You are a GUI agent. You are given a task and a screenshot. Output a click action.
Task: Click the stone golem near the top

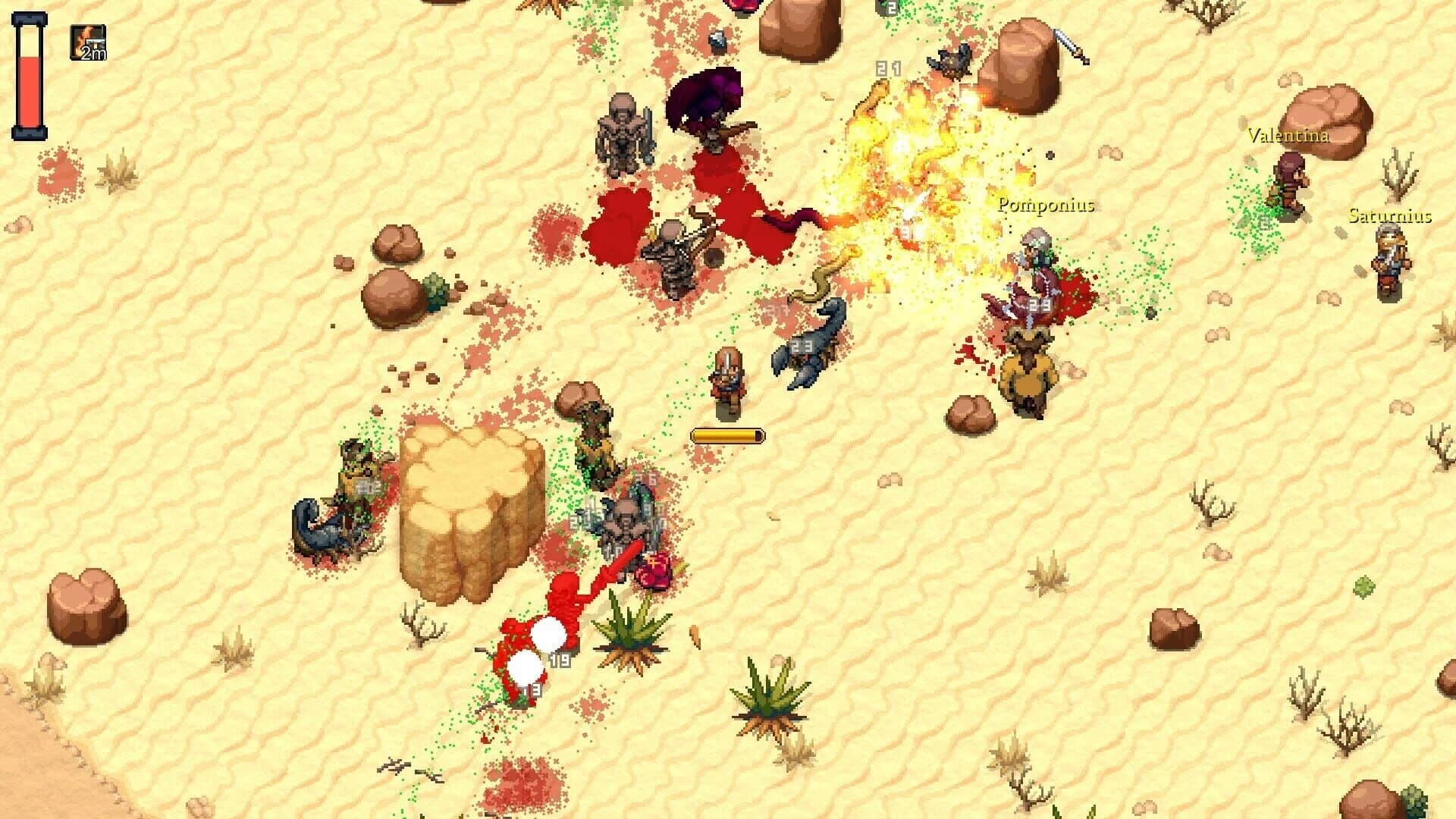click(x=622, y=136)
